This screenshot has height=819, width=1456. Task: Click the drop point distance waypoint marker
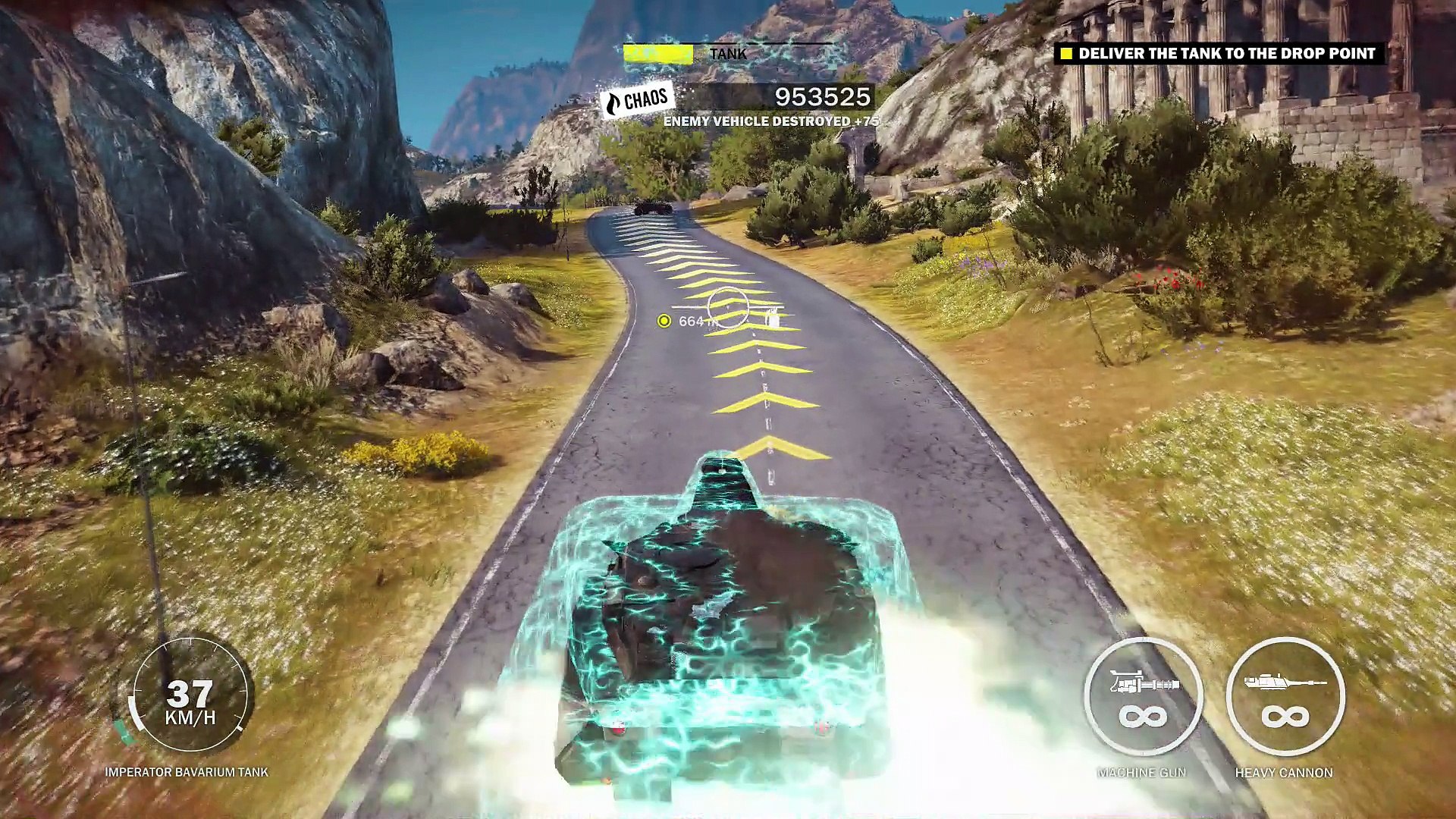click(x=664, y=321)
